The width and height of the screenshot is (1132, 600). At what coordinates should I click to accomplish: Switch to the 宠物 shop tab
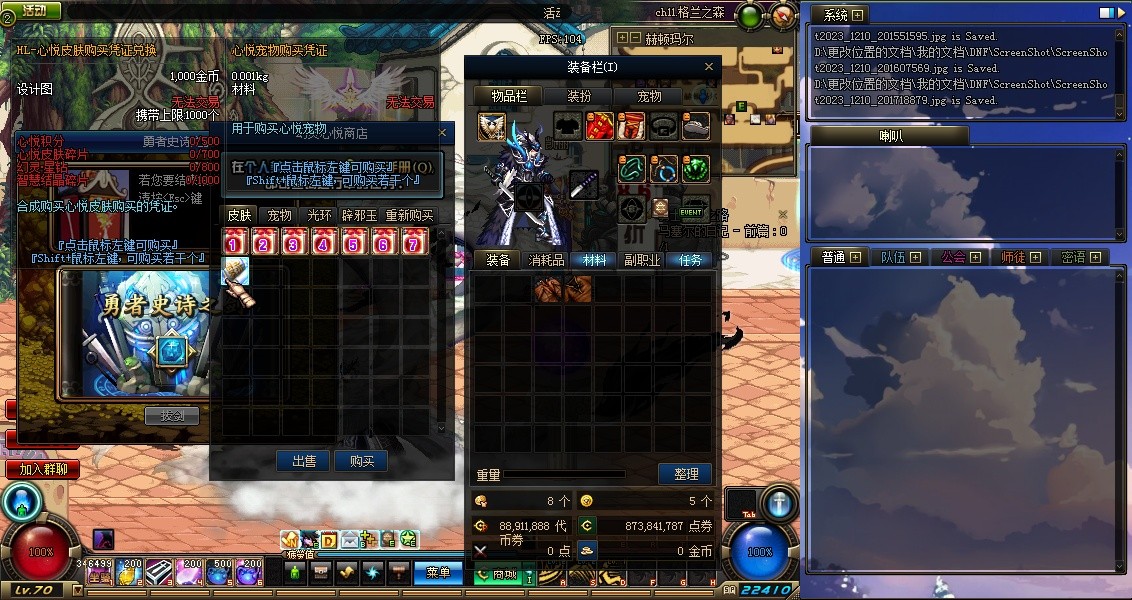point(279,215)
